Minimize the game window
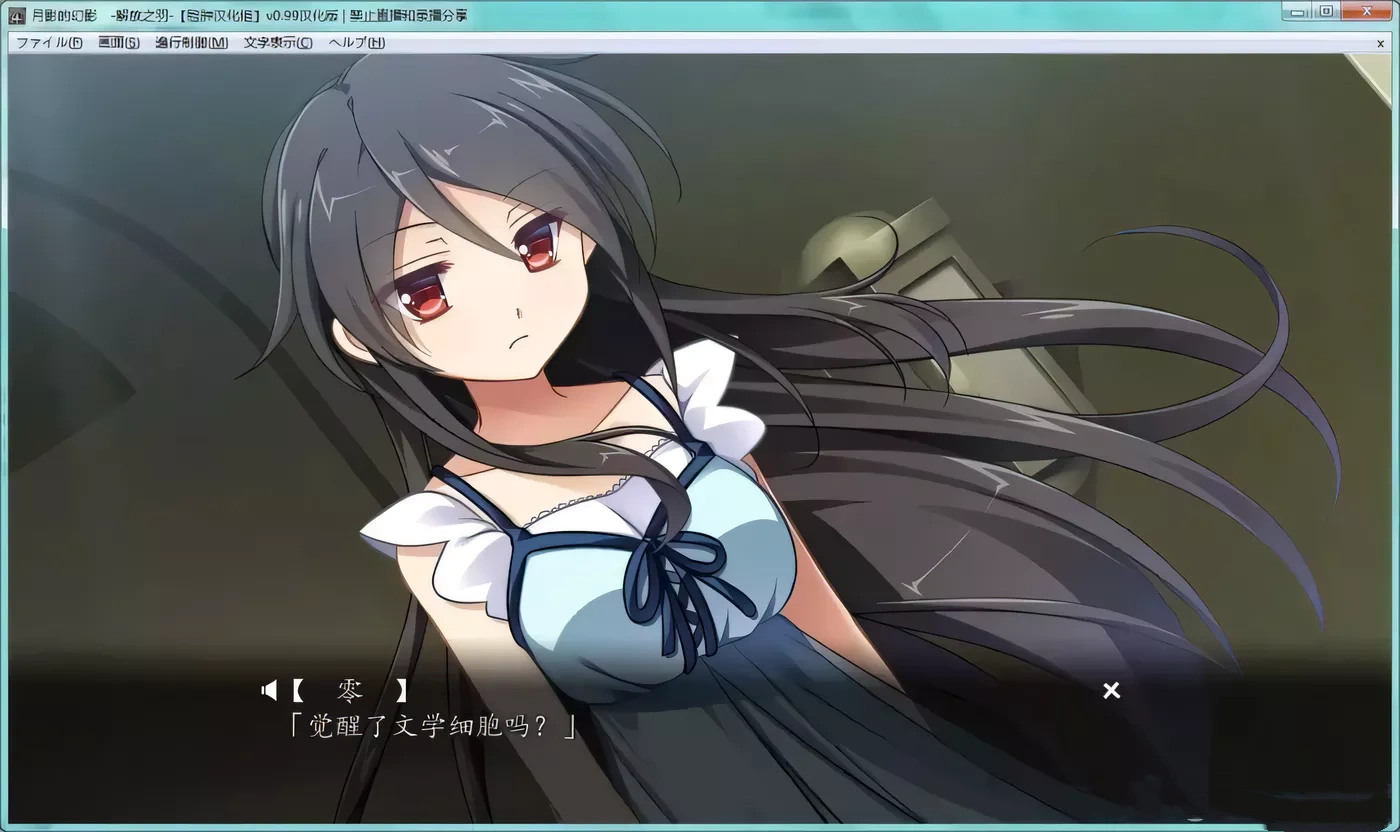1400x832 pixels. coord(1300,11)
